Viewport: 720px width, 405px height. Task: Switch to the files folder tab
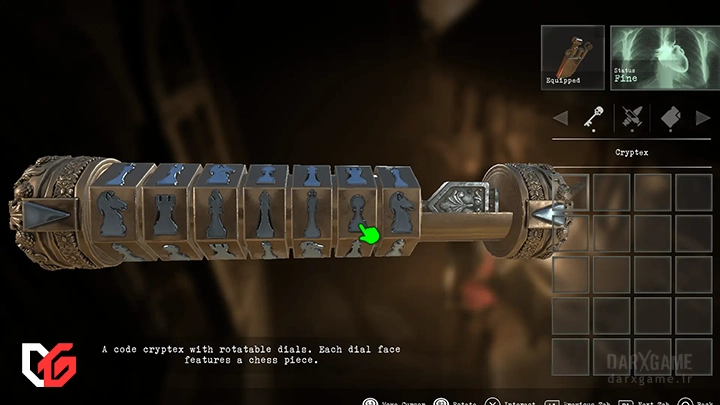[670, 120]
